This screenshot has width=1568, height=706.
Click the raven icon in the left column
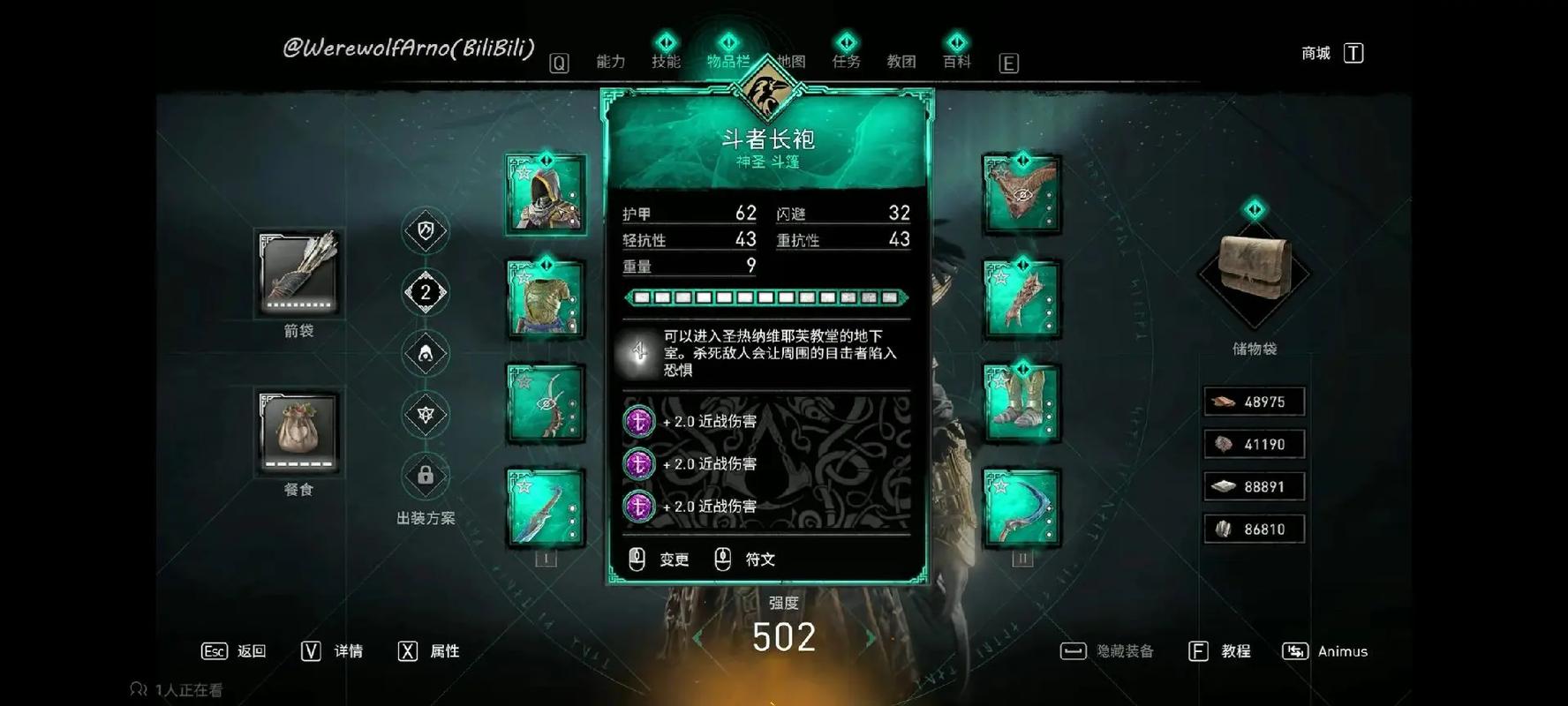pos(426,353)
